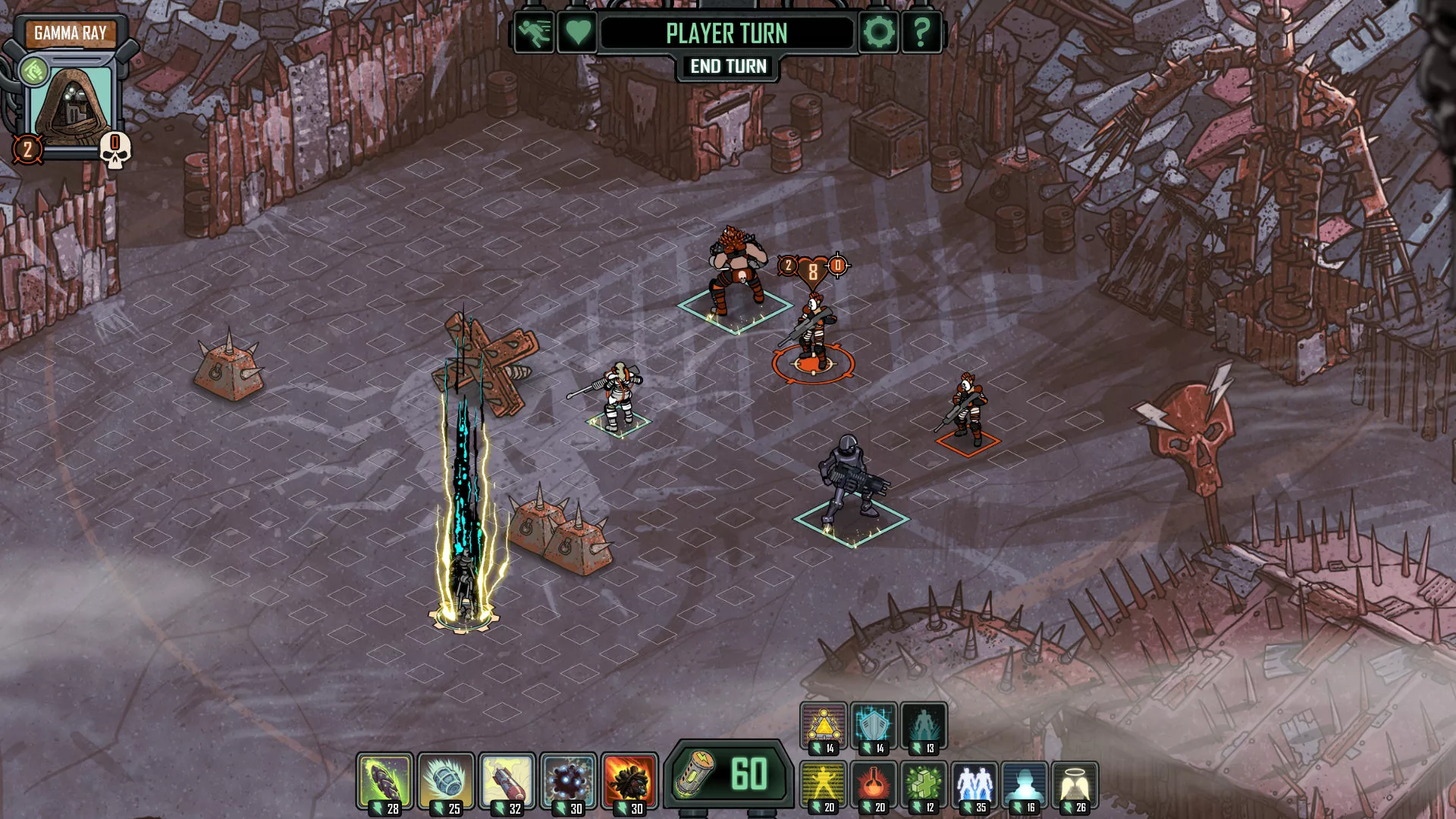1456x819 pixels.
Task: Use the yellow figure ability costing 20
Action: 824,786
